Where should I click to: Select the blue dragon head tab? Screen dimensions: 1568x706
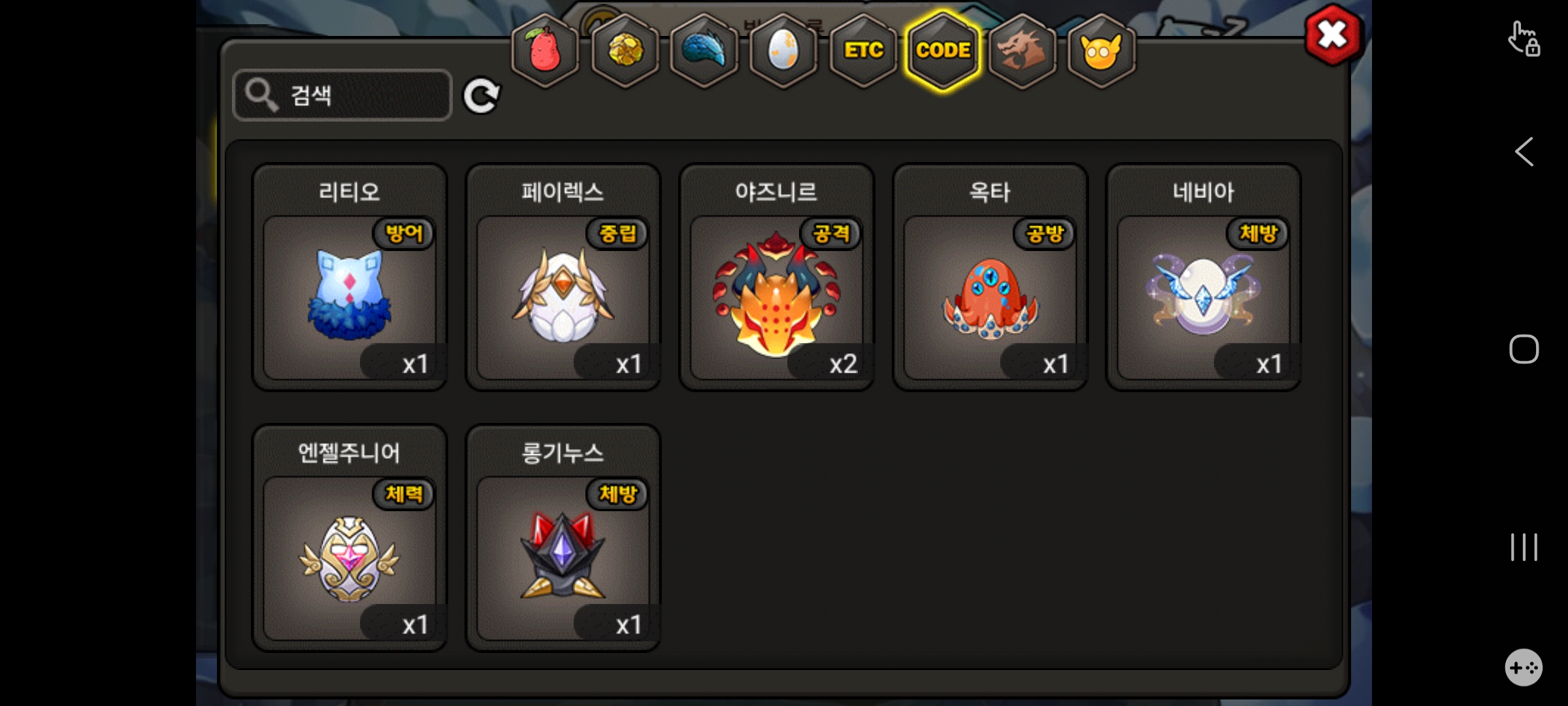(704, 50)
